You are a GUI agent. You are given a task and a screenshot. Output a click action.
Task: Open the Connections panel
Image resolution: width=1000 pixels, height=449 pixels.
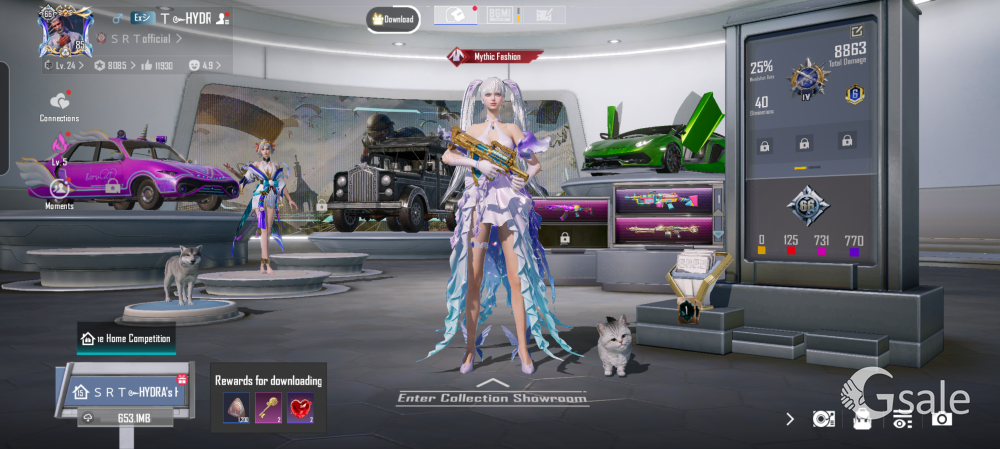[x=59, y=105]
